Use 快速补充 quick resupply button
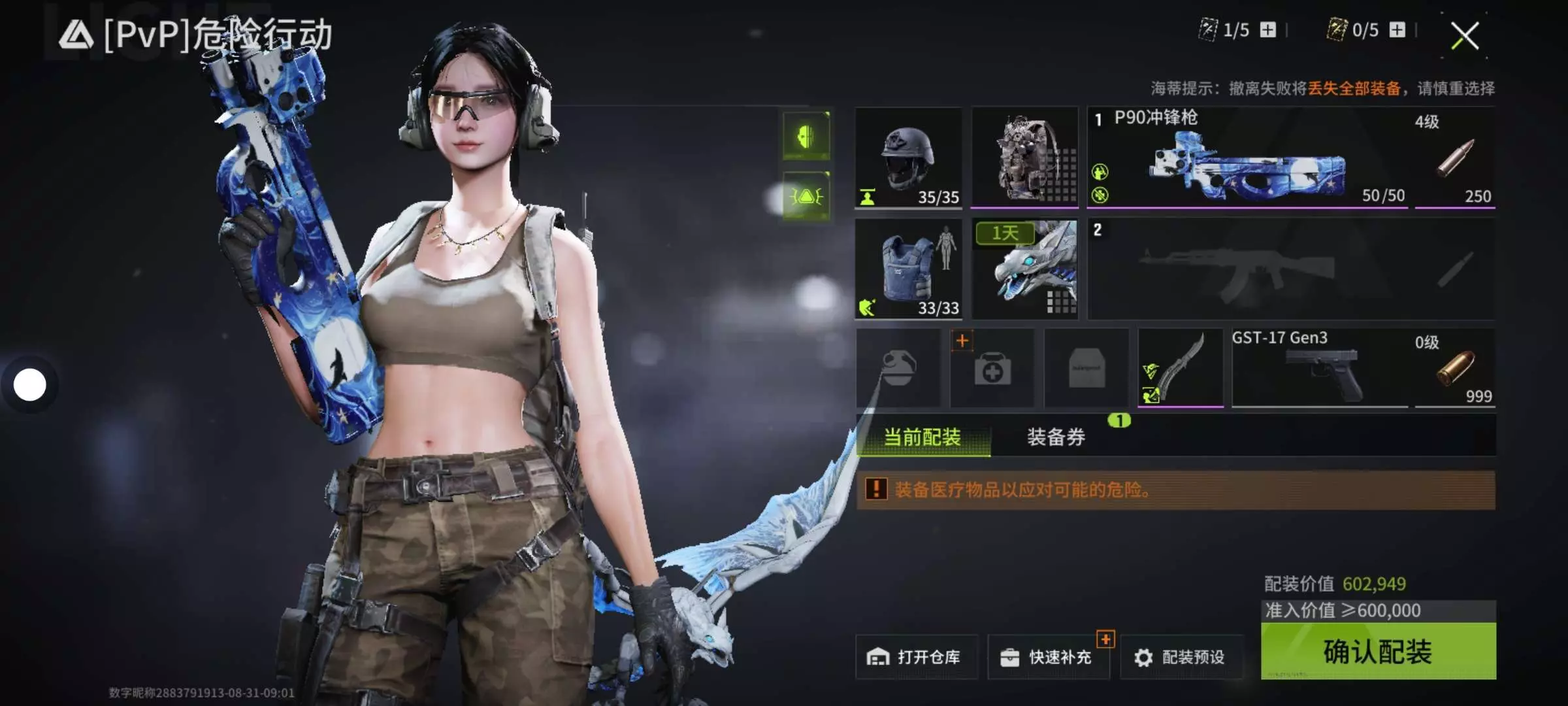 [x=1049, y=657]
